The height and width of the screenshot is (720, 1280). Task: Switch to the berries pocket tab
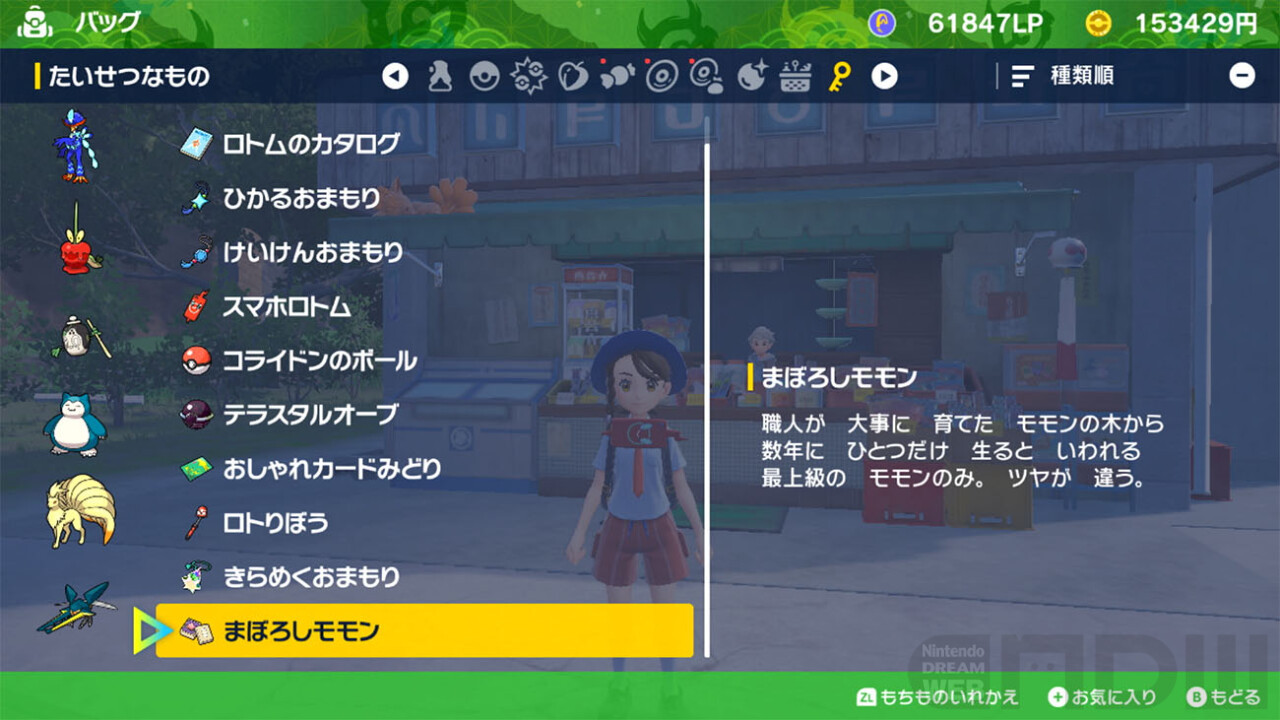click(573, 76)
